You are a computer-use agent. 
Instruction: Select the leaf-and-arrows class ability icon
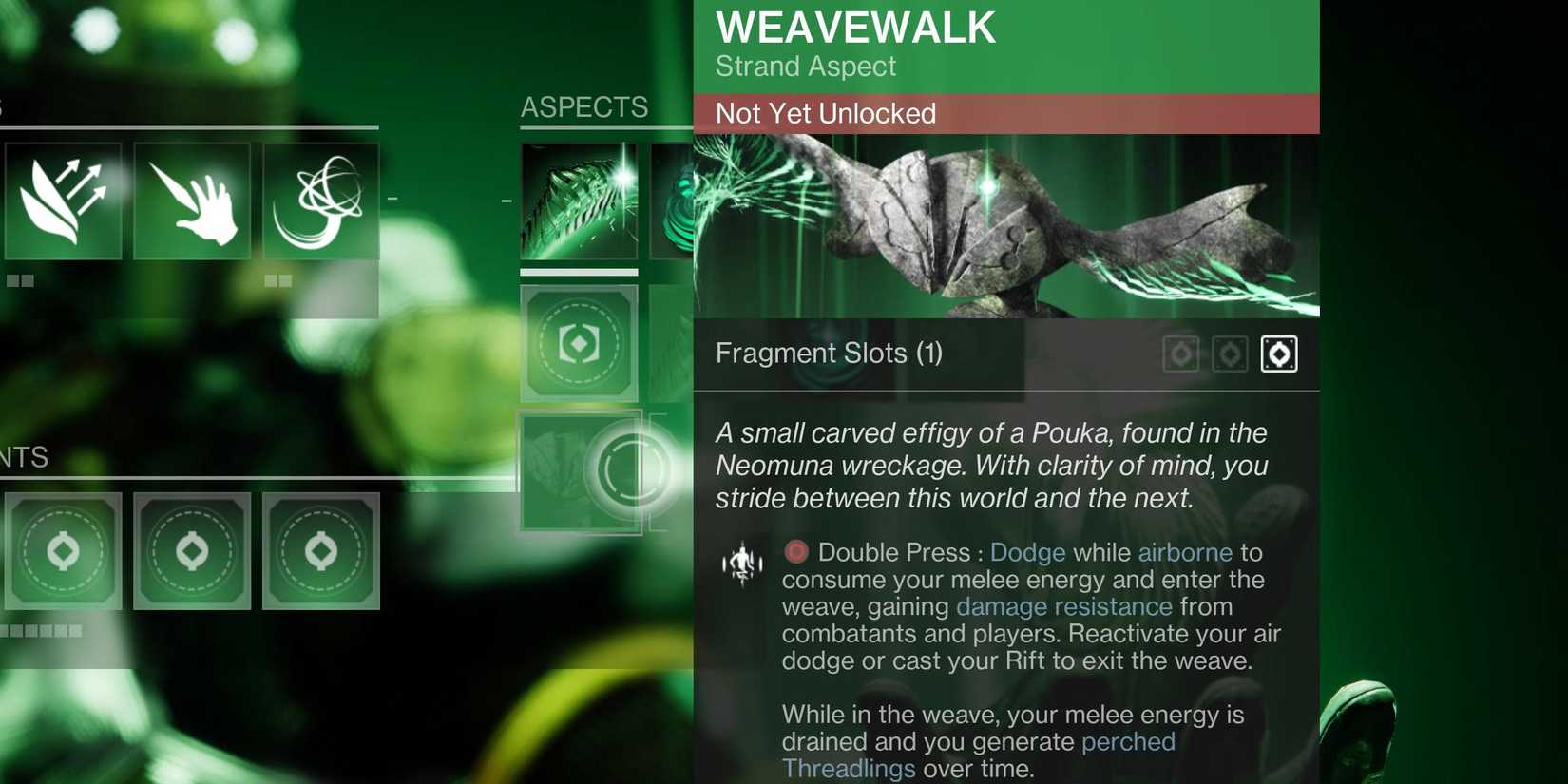pos(64,200)
